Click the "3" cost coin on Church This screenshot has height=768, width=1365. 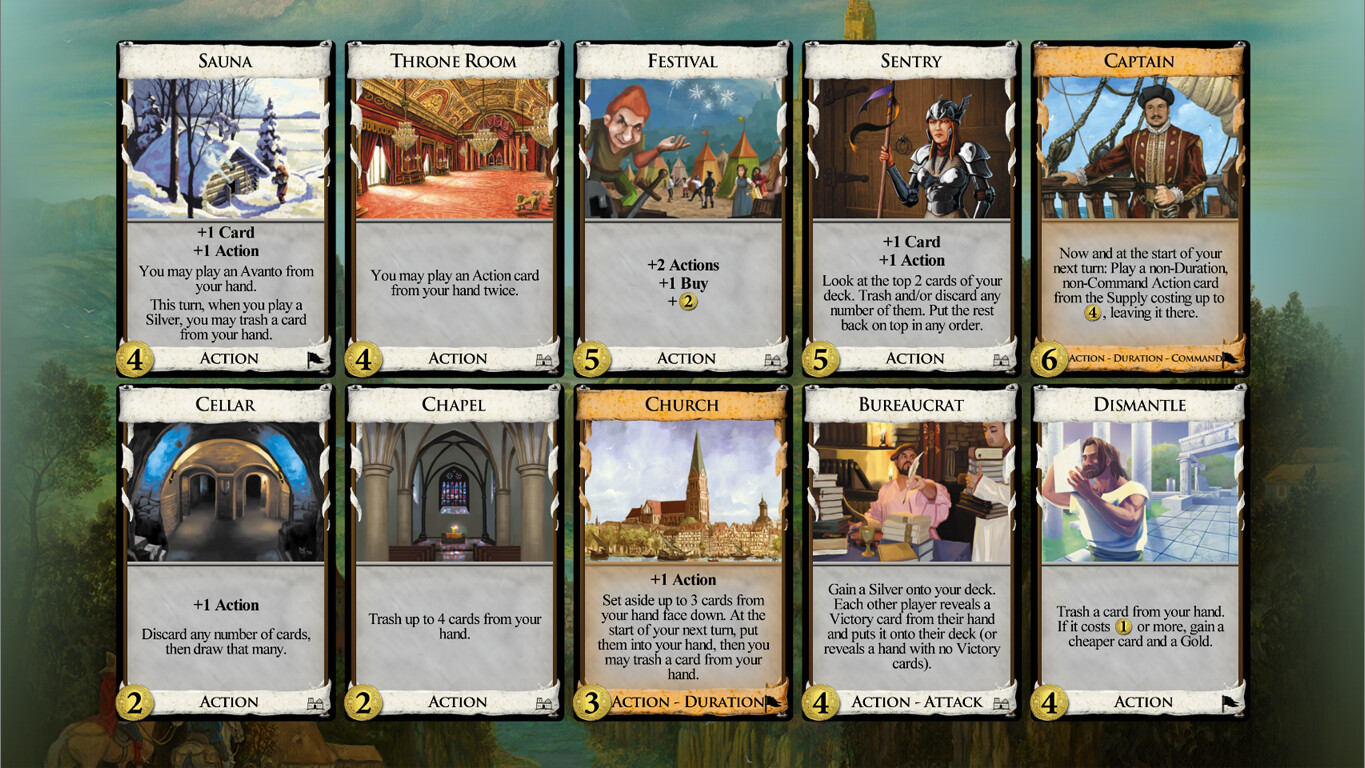590,701
